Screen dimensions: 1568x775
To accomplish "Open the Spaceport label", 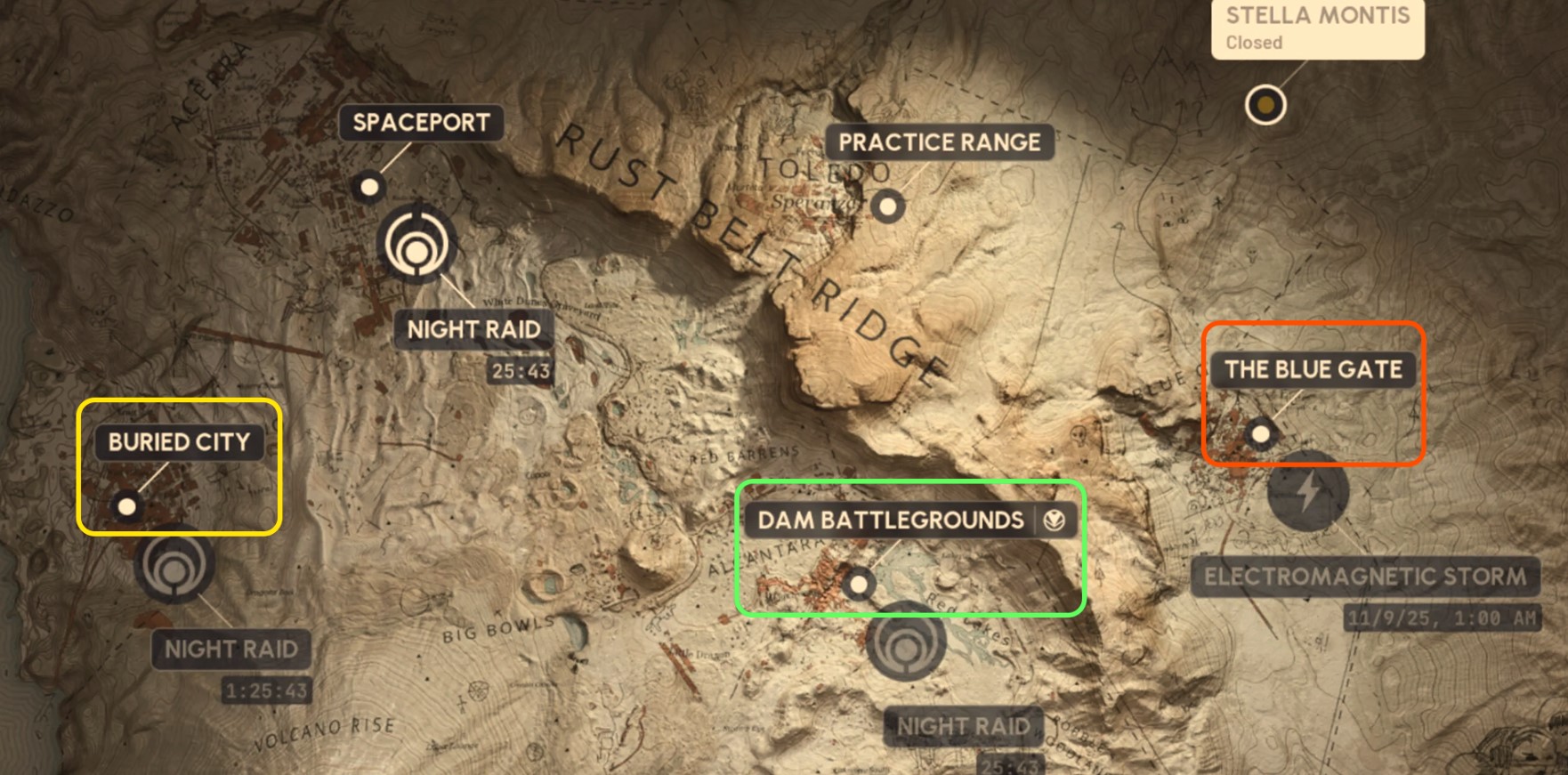I will pos(422,124).
